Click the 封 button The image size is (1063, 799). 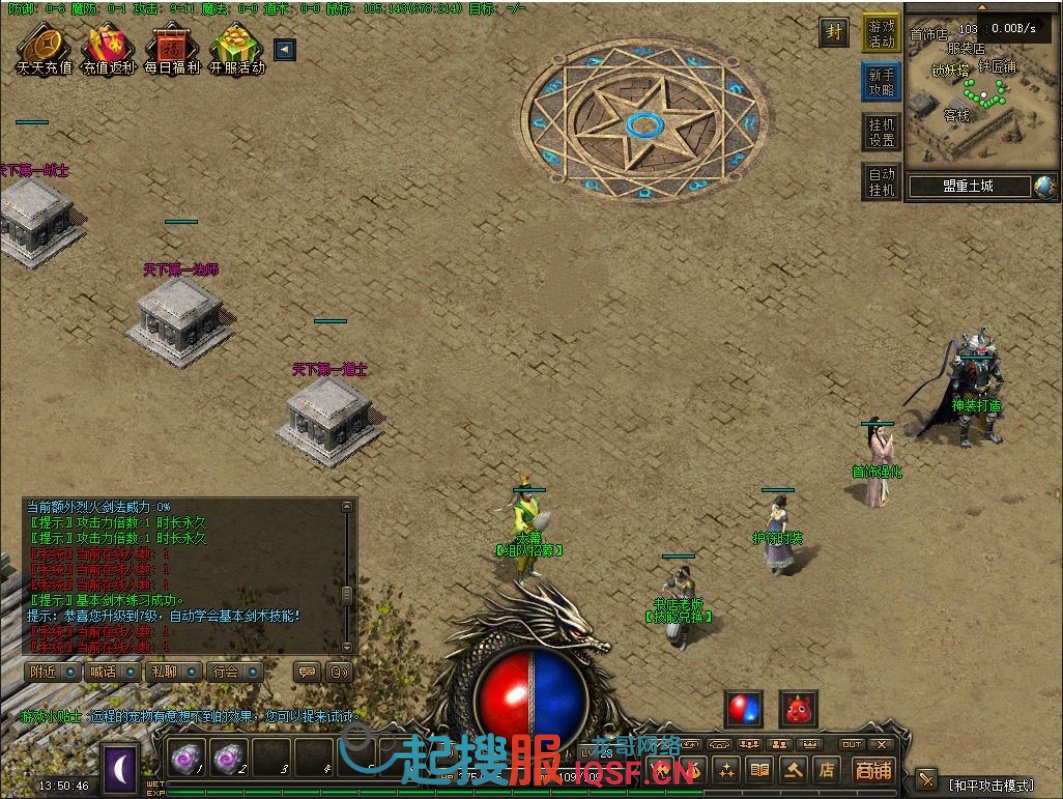point(834,32)
